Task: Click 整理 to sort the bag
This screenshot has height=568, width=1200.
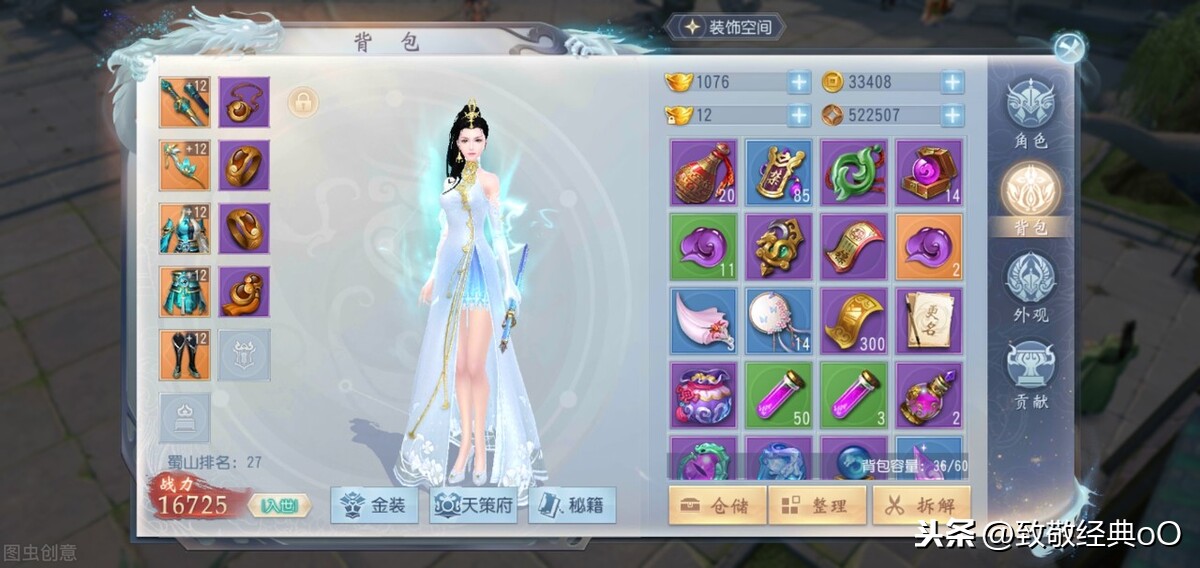Action: coord(817,506)
